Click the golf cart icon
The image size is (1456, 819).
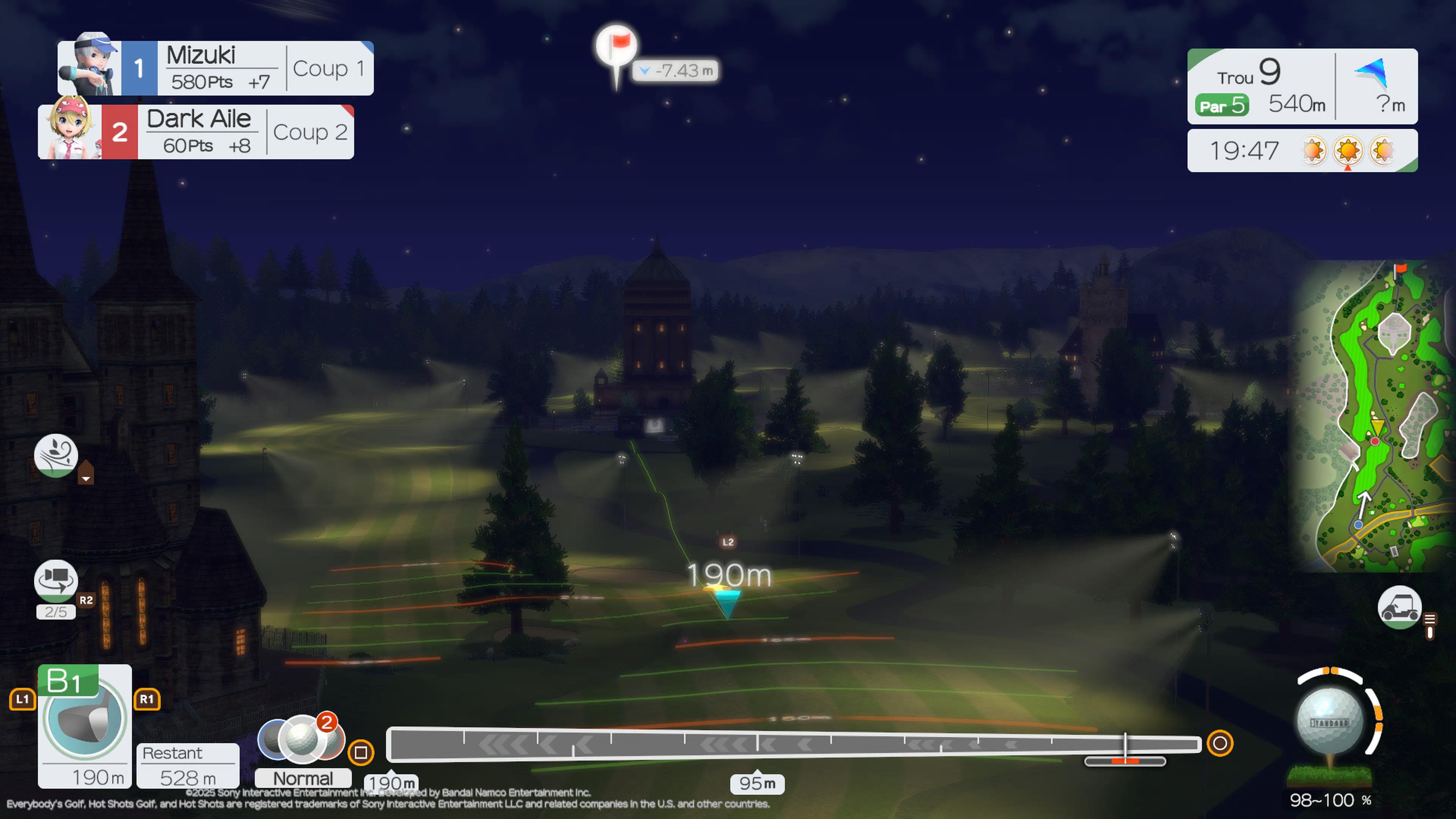pyautogui.click(x=1399, y=607)
